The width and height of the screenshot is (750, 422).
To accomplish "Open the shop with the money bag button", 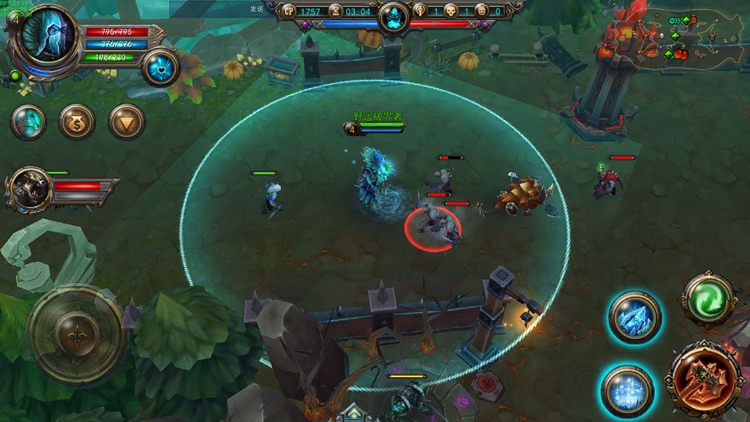I will click(77, 122).
